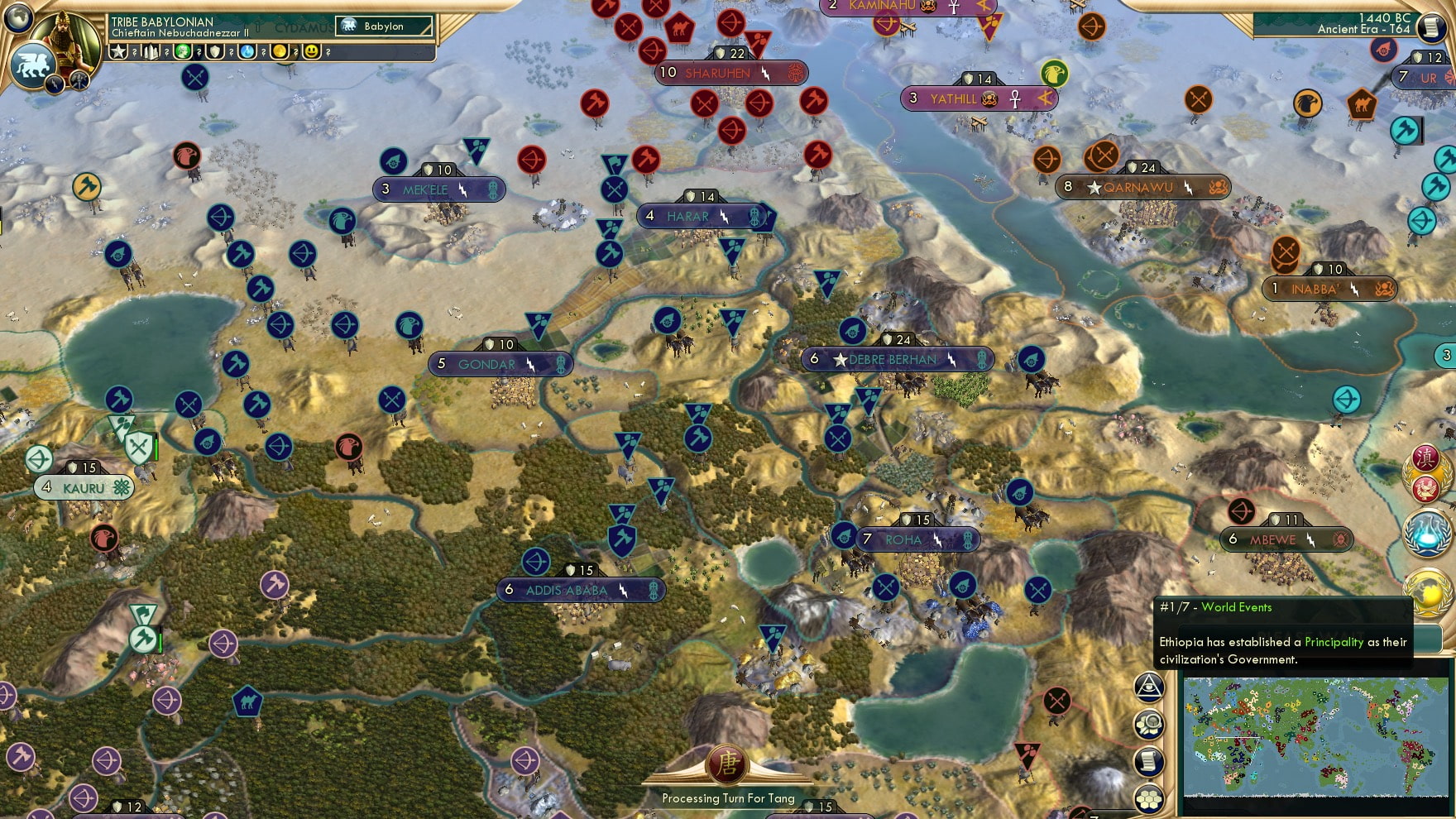Toggle the lightning bolt button below leader portrait
Screen dimensions: 1456x819
coord(55,84)
